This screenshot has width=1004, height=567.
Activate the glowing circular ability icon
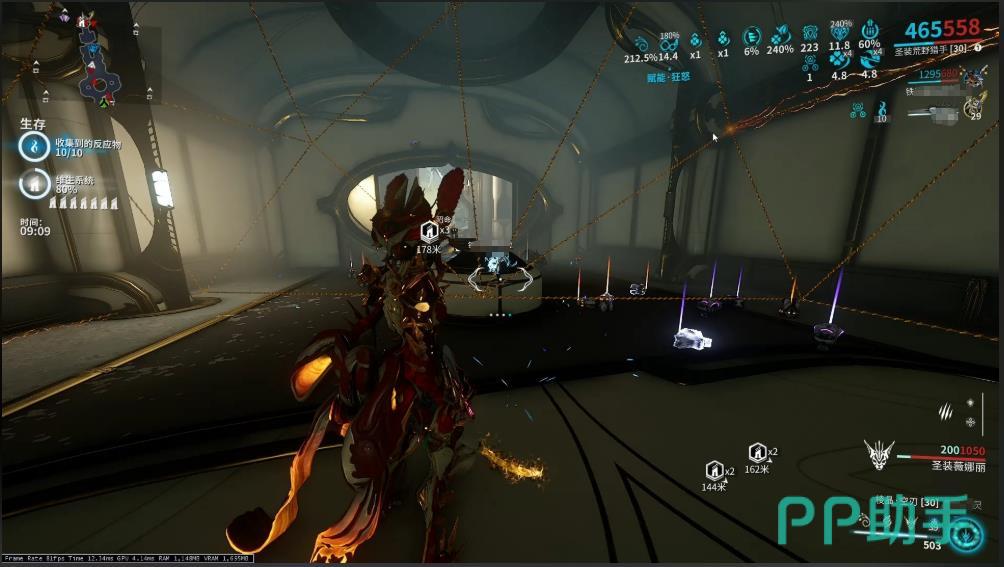pyautogui.click(x=966, y=536)
